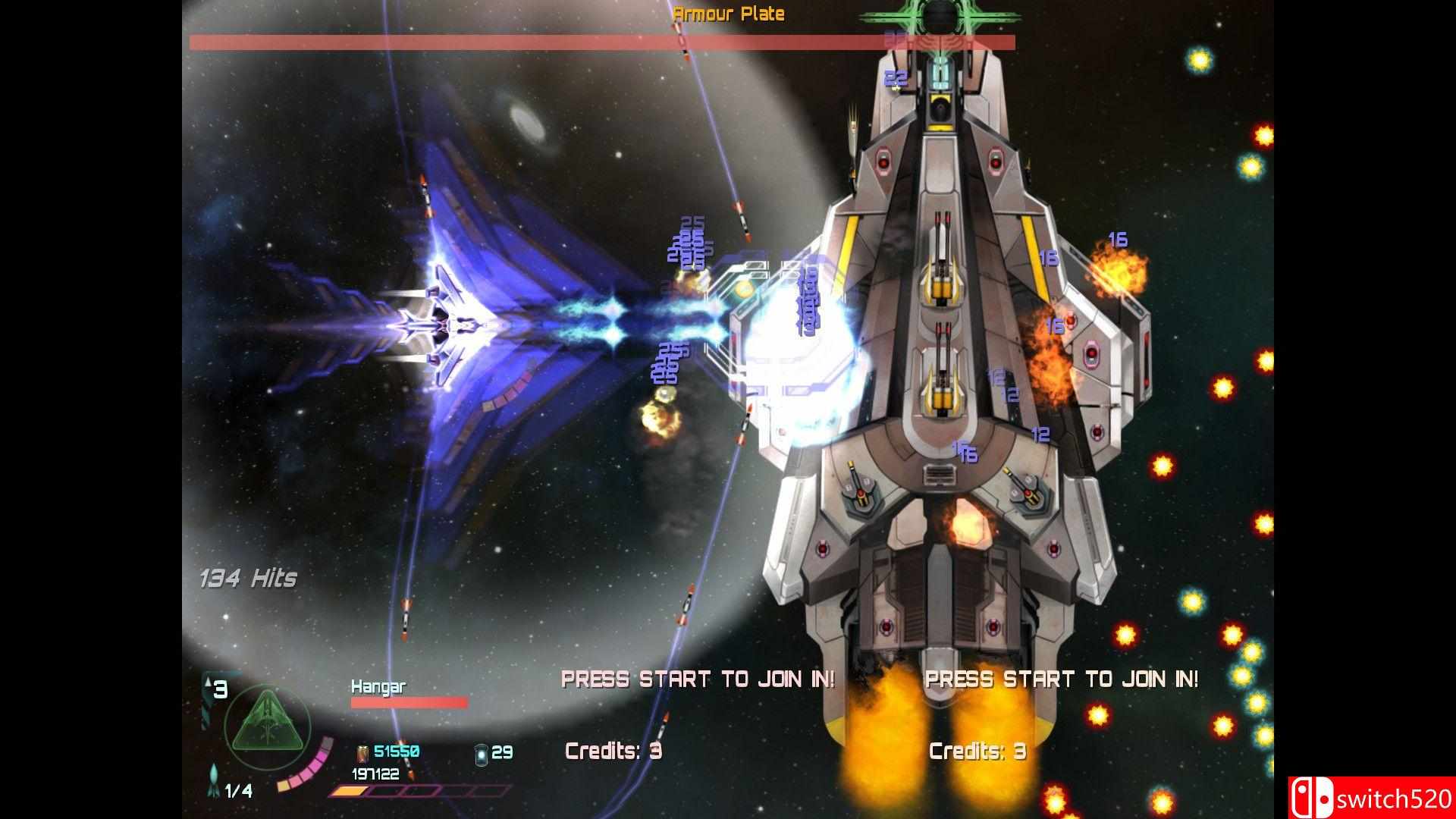Click the canister icon next to 51550

[x=363, y=752]
